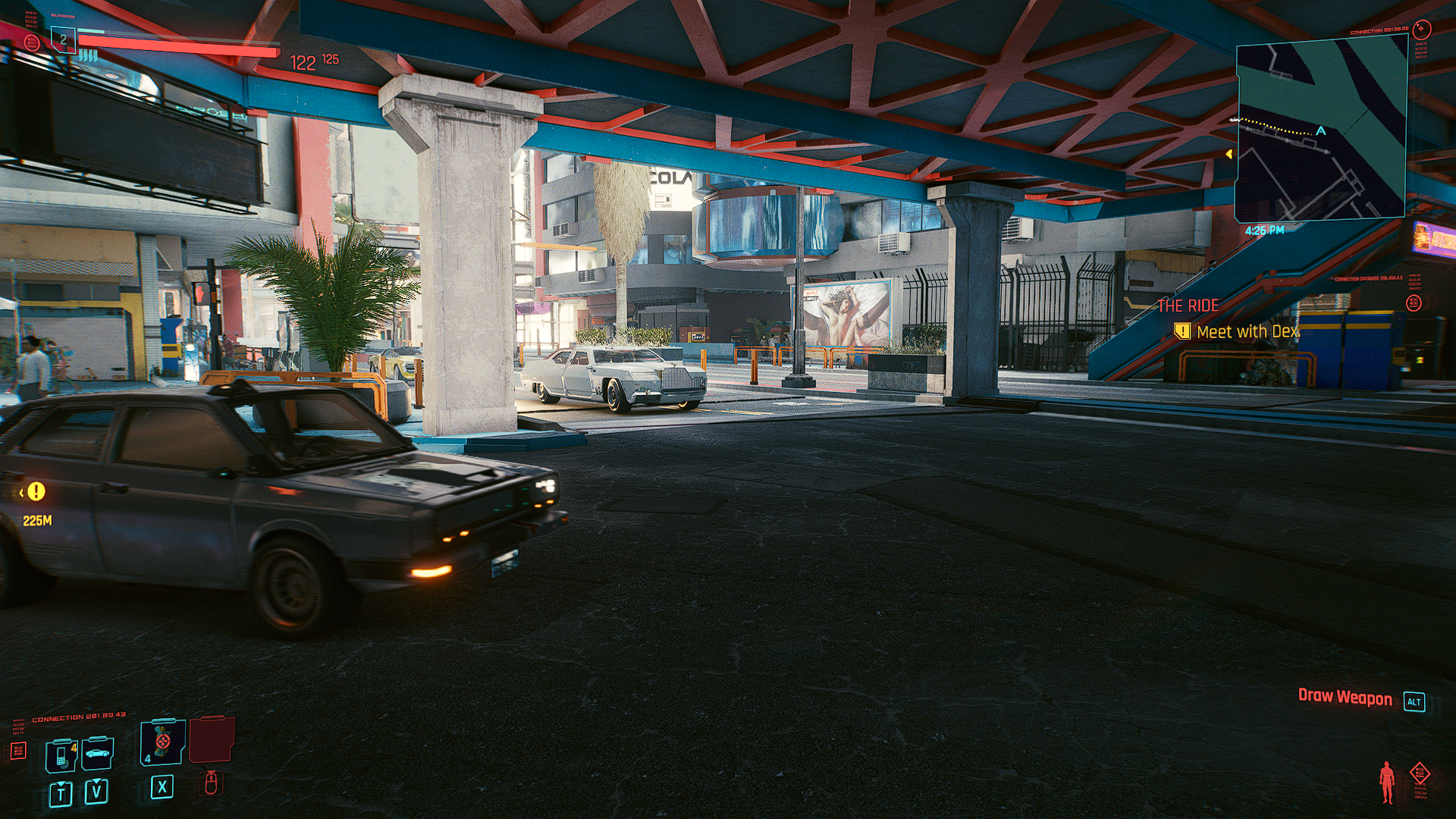Select the call vehicle car icon
Screen dimensions: 1456x819
97,753
